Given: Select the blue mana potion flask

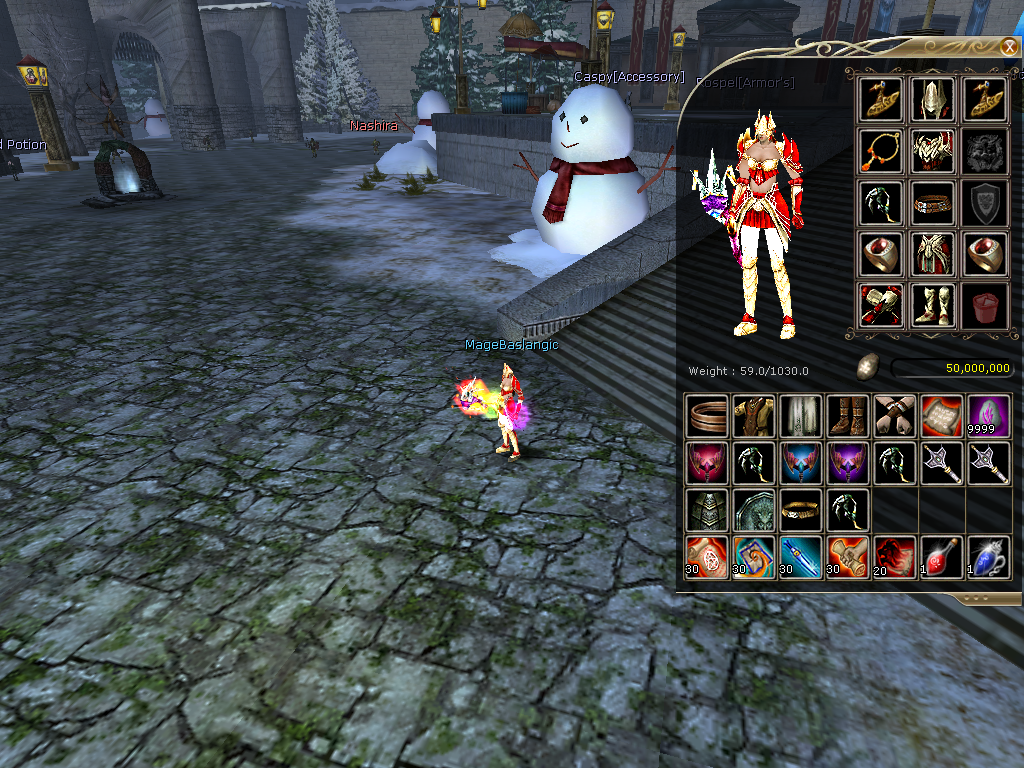Looking at the screenshot, I should click(x=988, y=557).
